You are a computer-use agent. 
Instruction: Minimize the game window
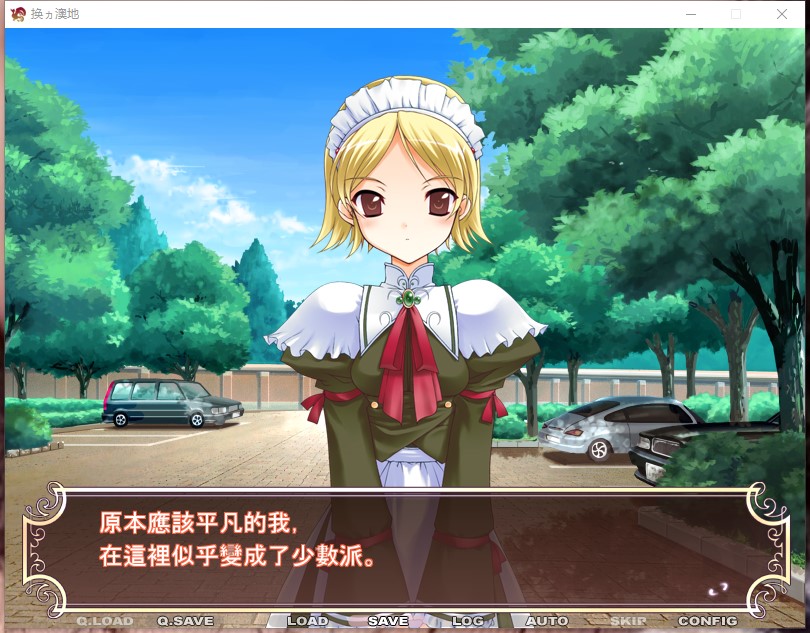point(691,14)
